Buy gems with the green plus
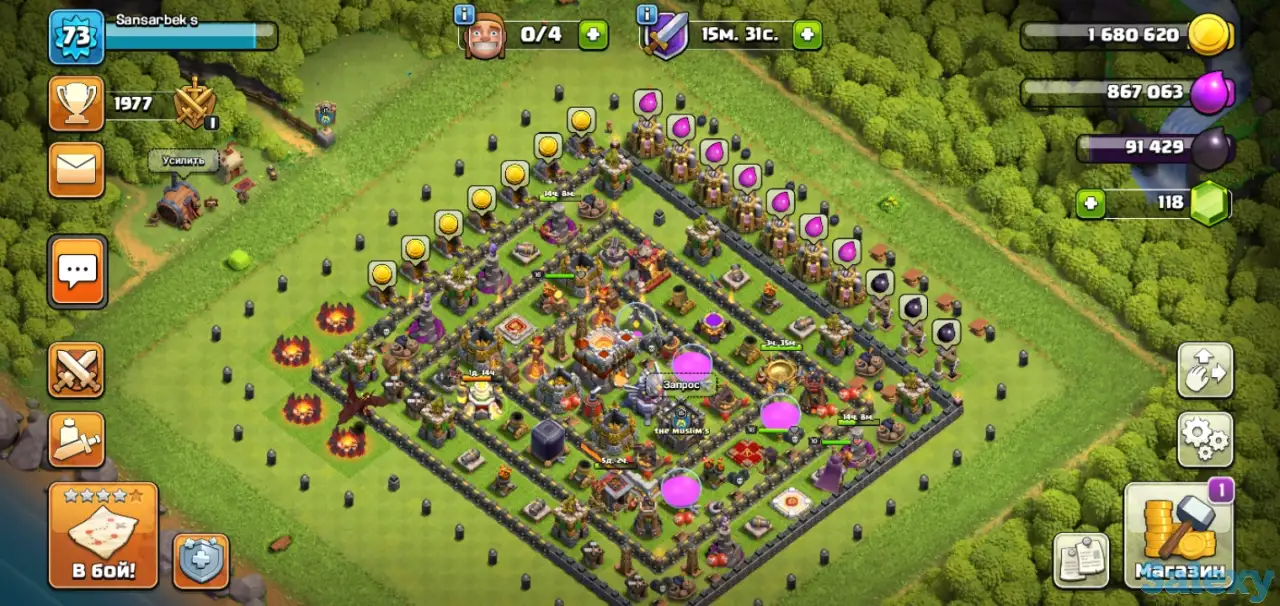This screenshot has width=1280, height=606. point(1091,203)
